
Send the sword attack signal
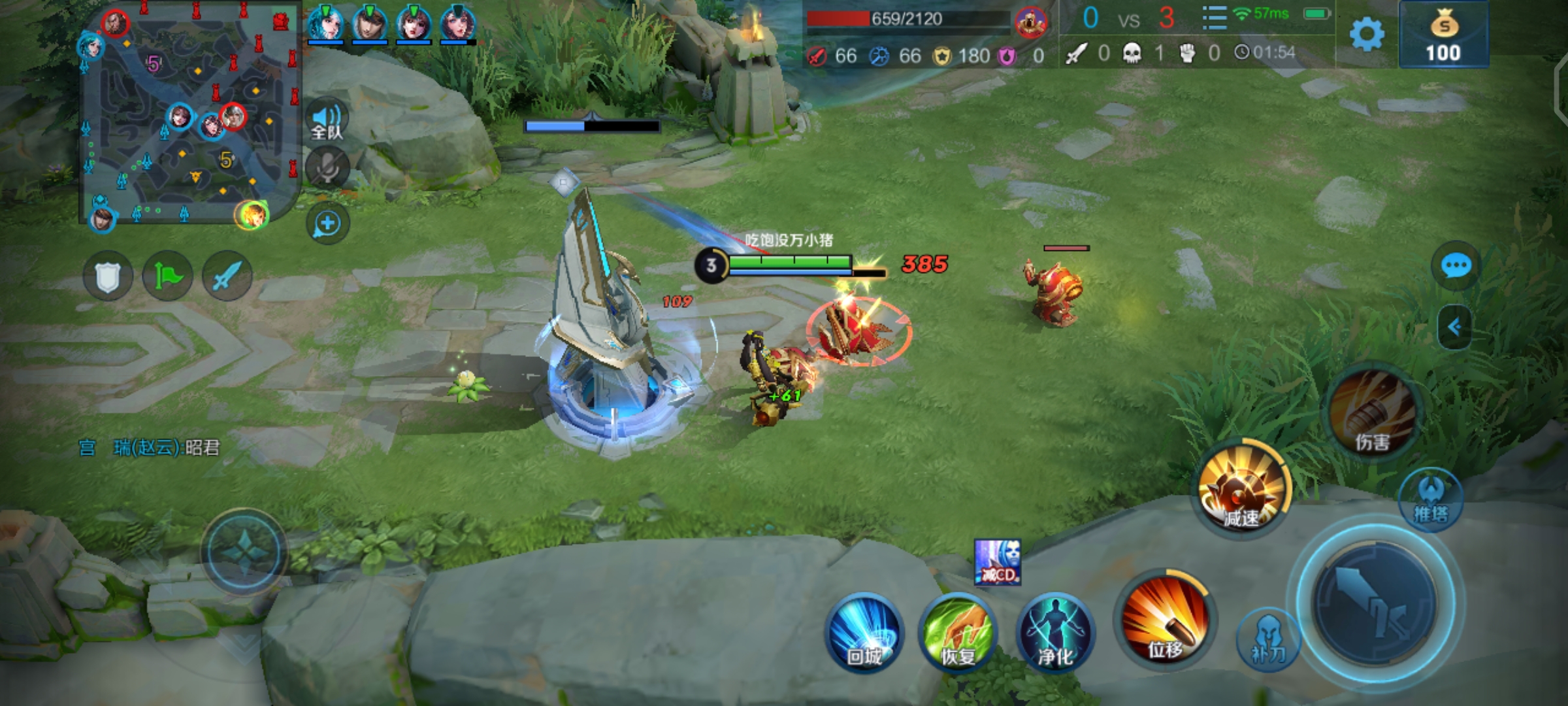coord(227,277)
